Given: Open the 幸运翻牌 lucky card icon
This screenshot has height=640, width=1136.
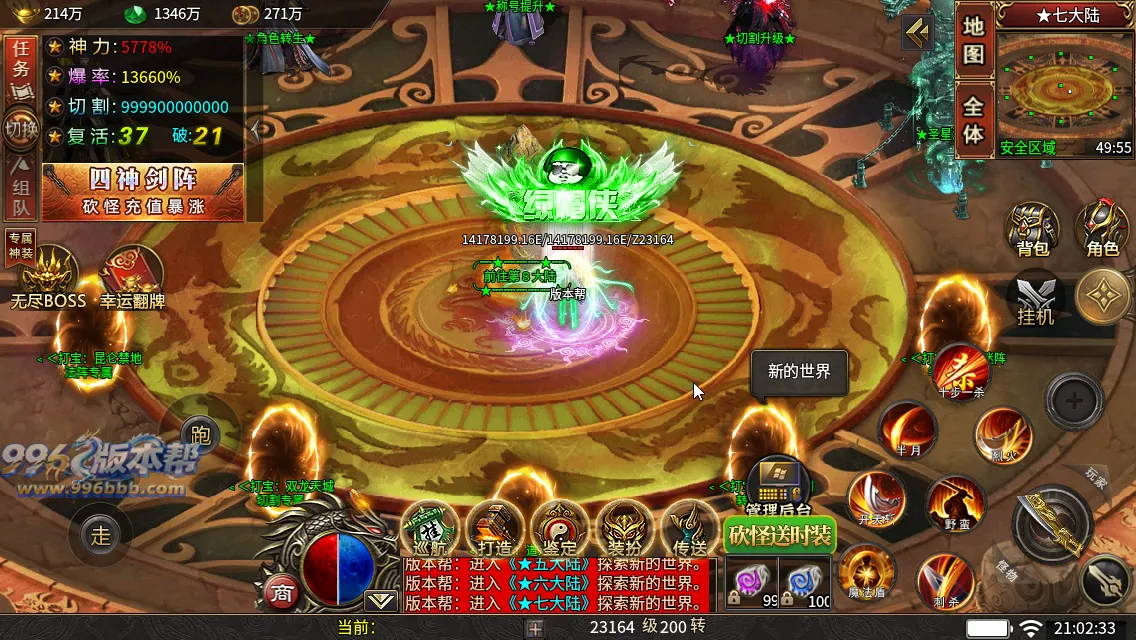Looking at the screenshot, I should (132, 277).
